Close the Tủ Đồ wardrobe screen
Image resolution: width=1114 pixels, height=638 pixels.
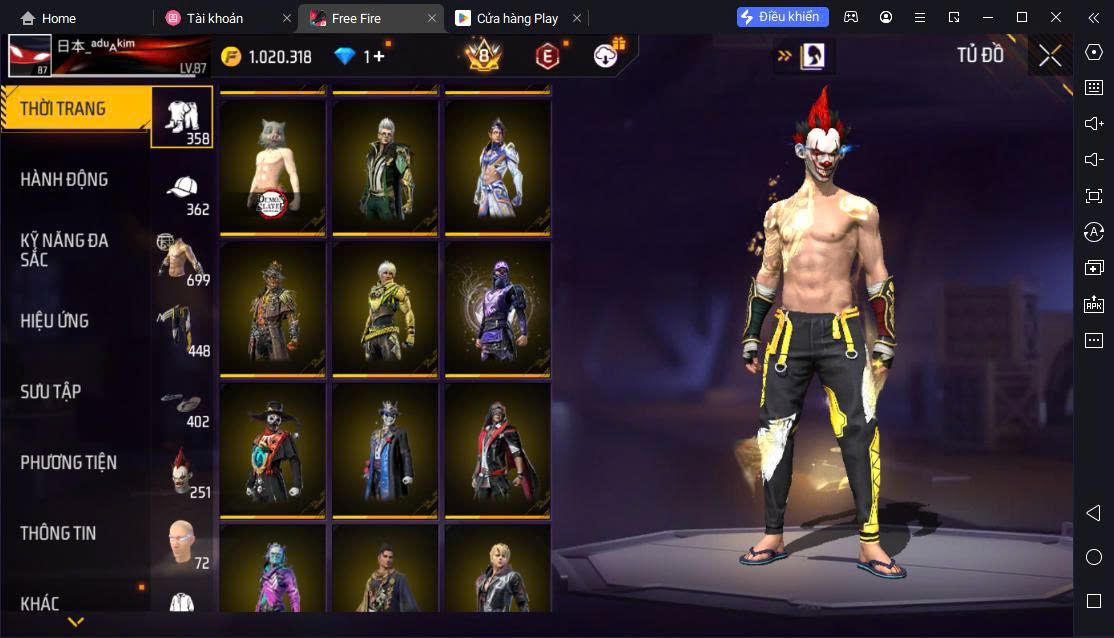[1050, 56]
